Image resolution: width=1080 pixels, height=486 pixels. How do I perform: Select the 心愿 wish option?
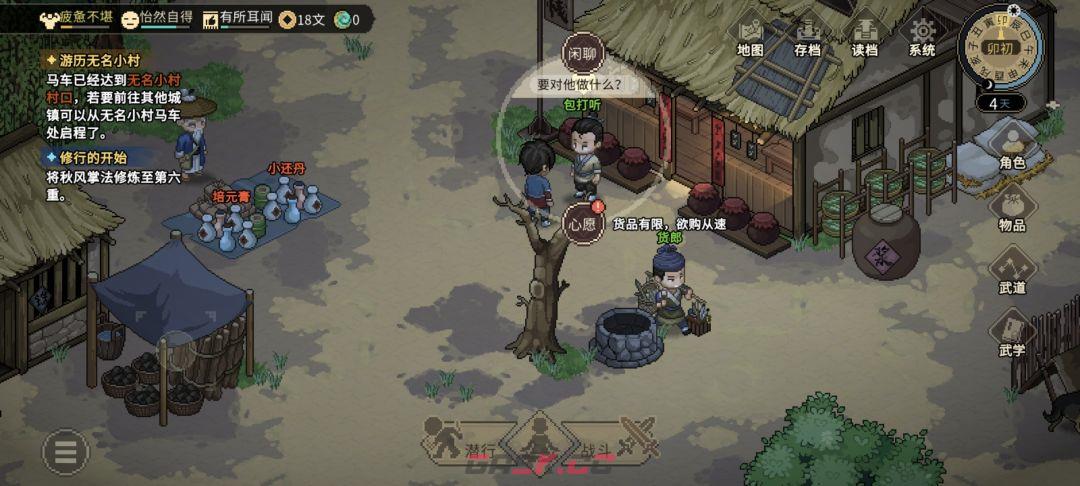pos(582,222)
